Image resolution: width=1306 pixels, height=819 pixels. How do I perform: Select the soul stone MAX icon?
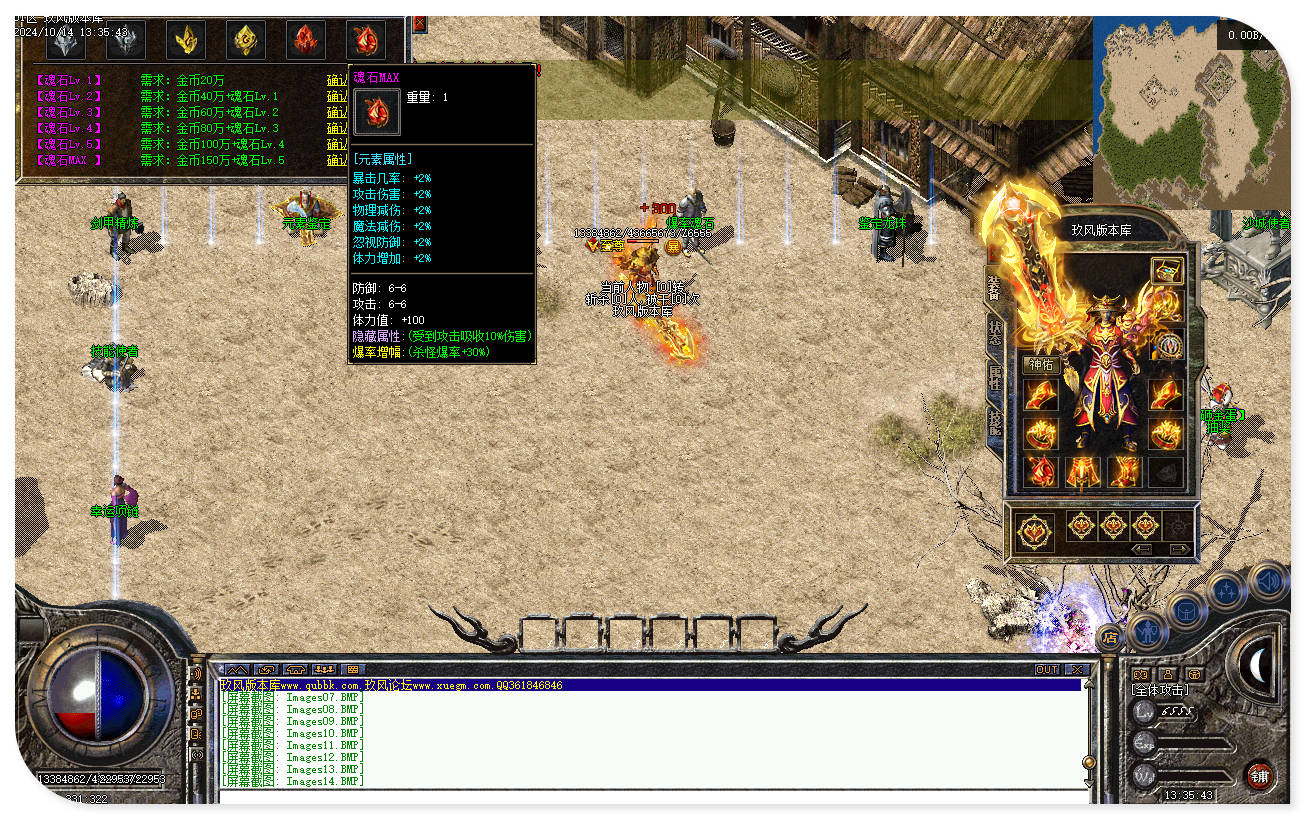365,39
